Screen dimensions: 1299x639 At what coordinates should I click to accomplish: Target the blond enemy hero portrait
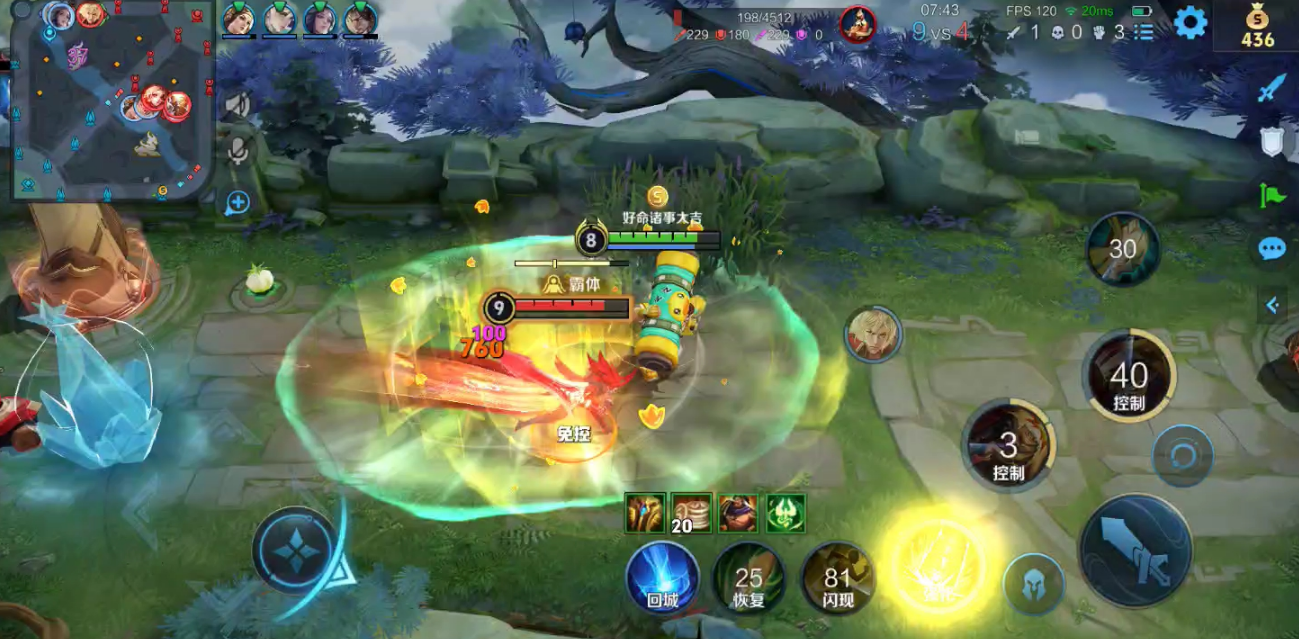(x=872, y=334)
